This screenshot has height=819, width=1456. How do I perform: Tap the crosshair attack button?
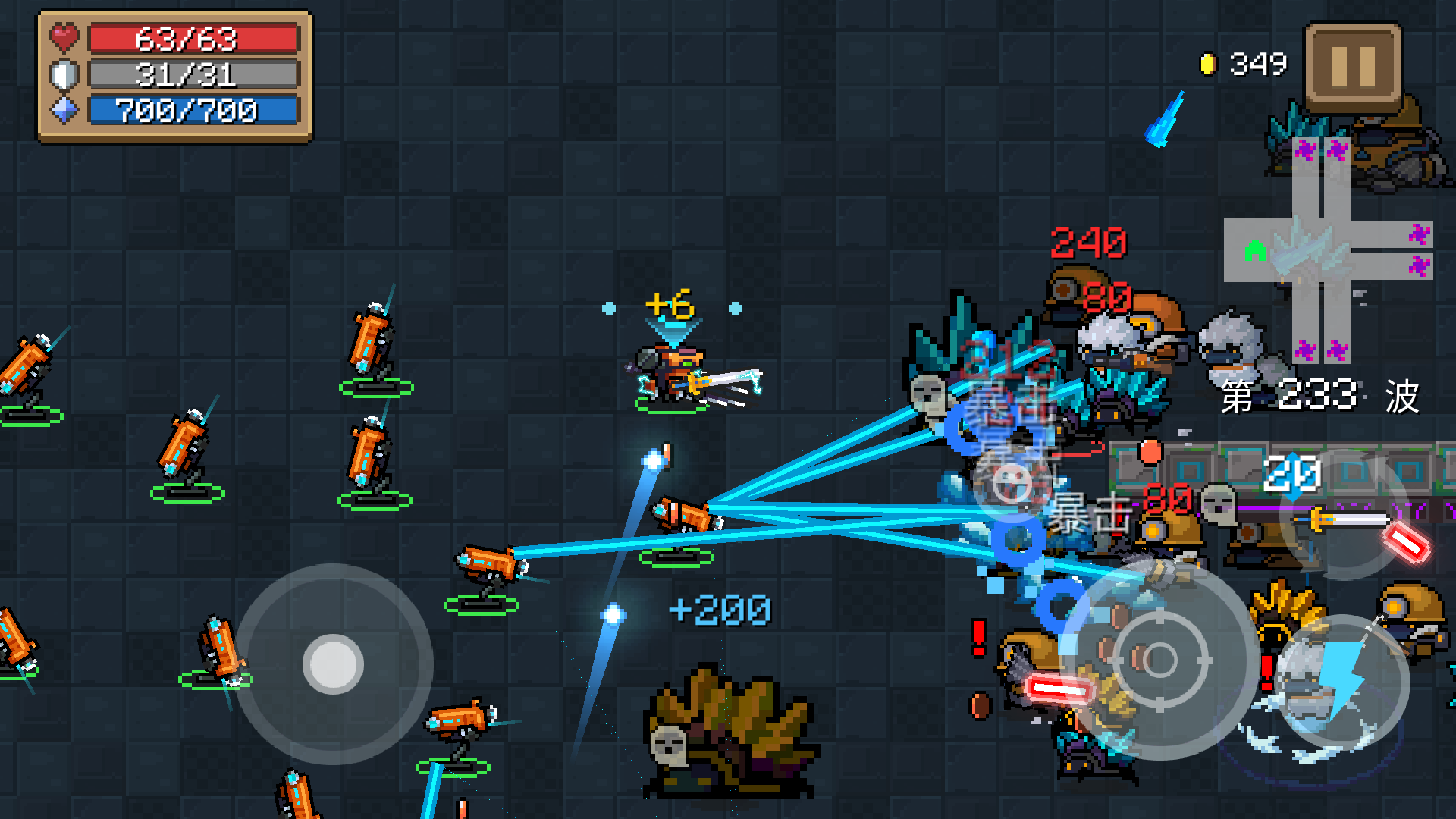pos(1159,660)
